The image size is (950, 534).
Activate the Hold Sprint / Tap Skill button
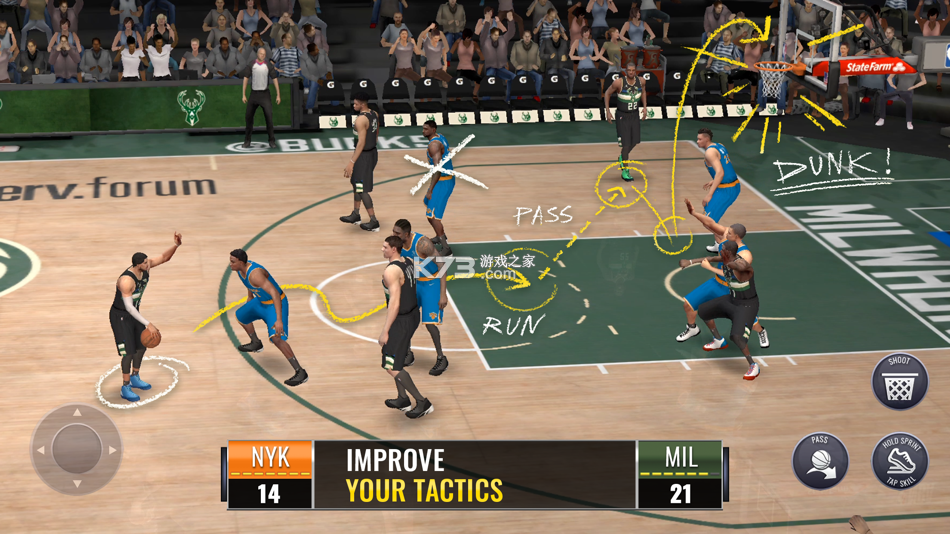(900, 461)
